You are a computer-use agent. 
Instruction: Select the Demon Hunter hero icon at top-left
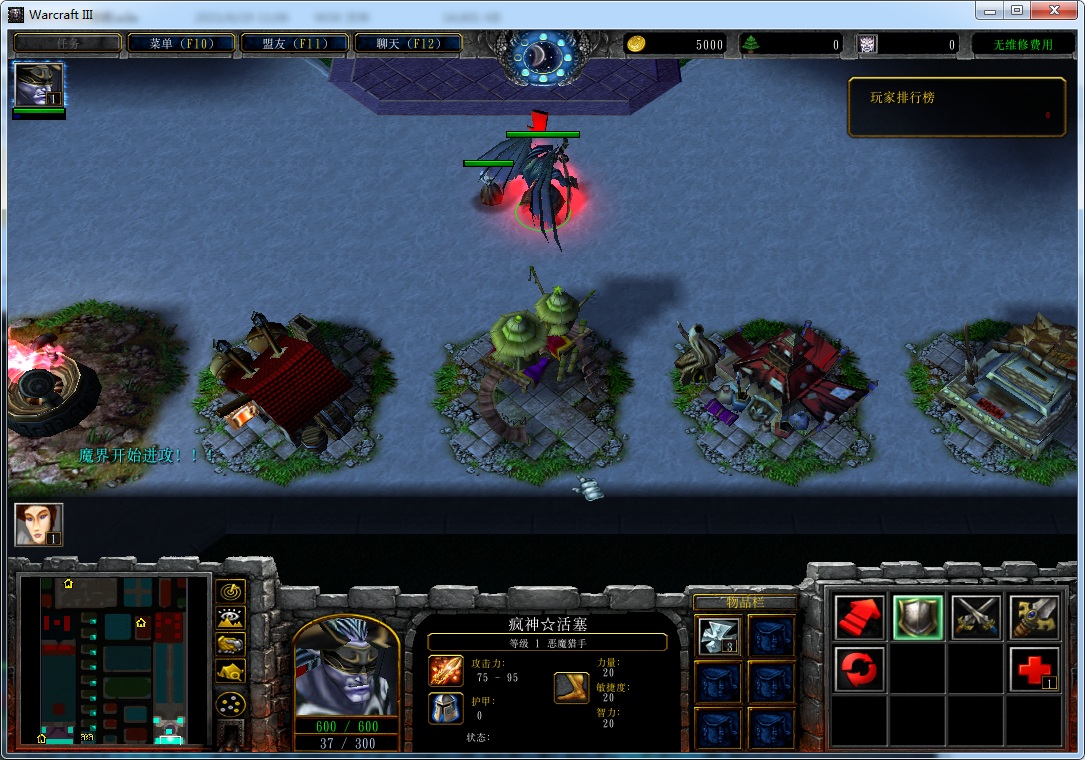coord(39,85)
